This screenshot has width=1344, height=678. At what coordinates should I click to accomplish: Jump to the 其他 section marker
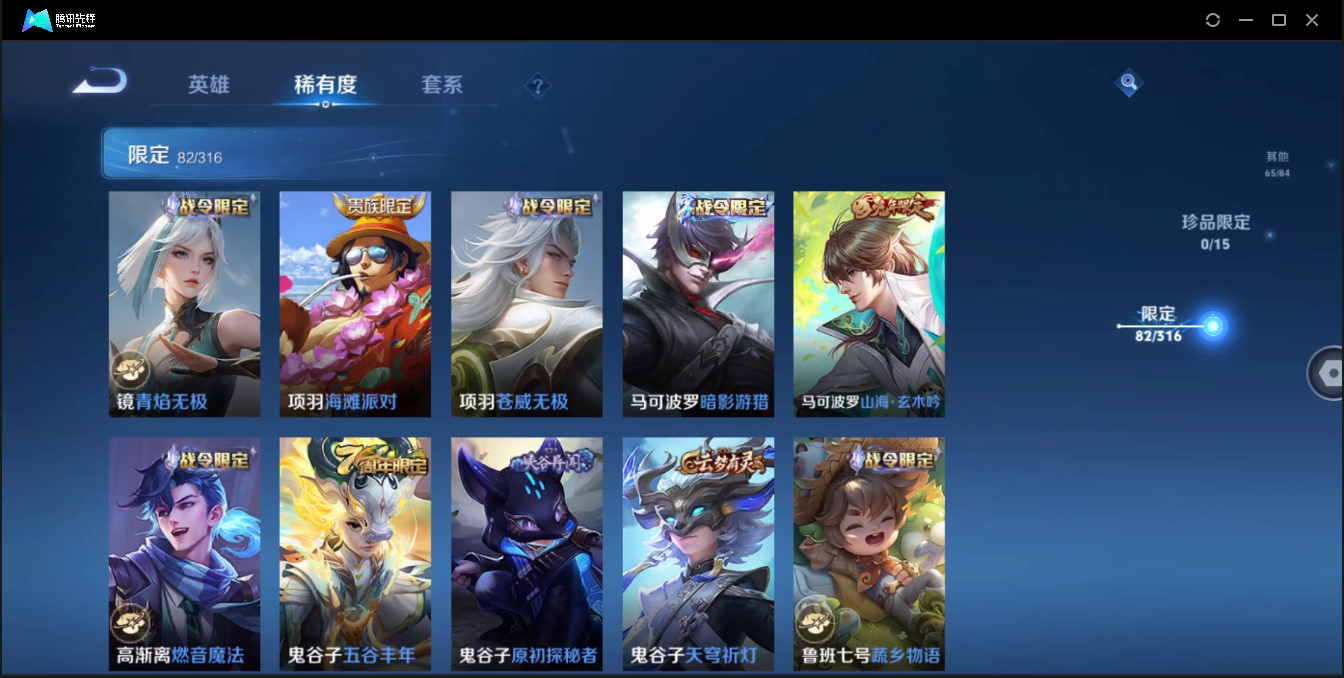pyautogui.click(x=1277, y=163)
